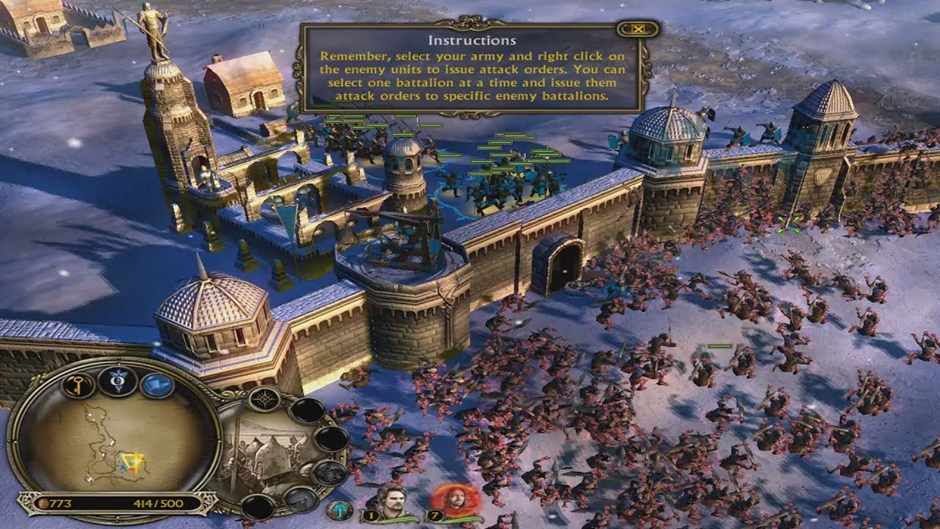Click the teal arrow button beside hero portraits

coord(341,511)
